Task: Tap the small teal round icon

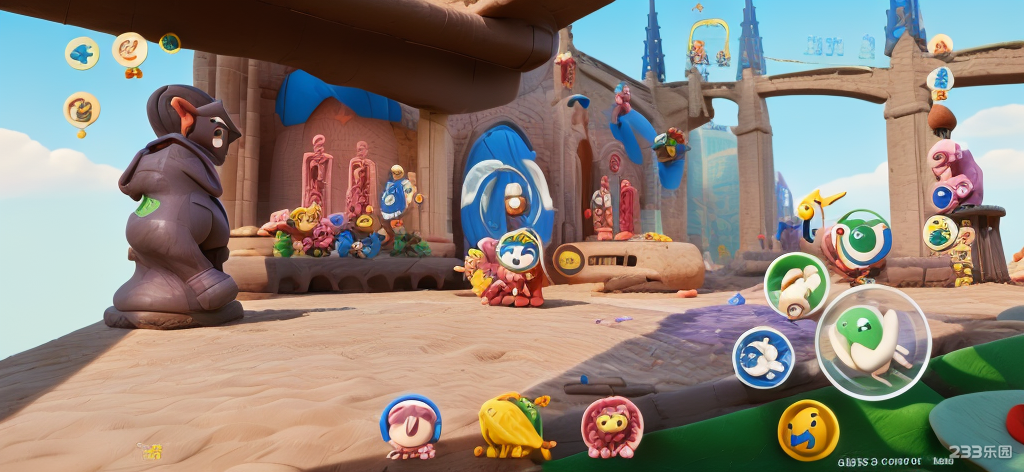Action: (x=170, y=43)
